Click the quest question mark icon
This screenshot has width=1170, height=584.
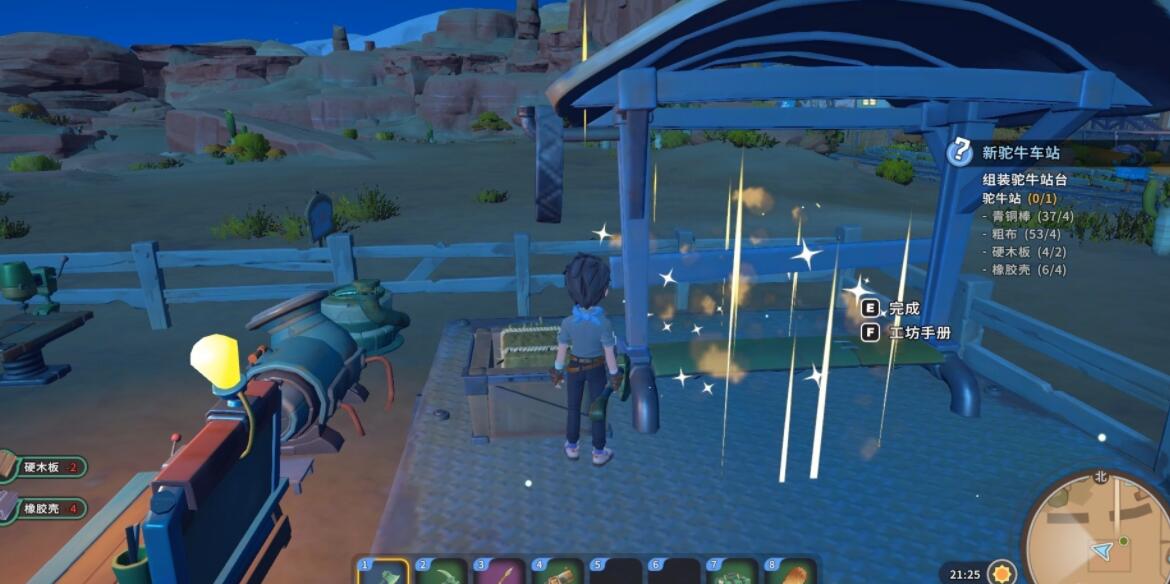tap(960, 152)
